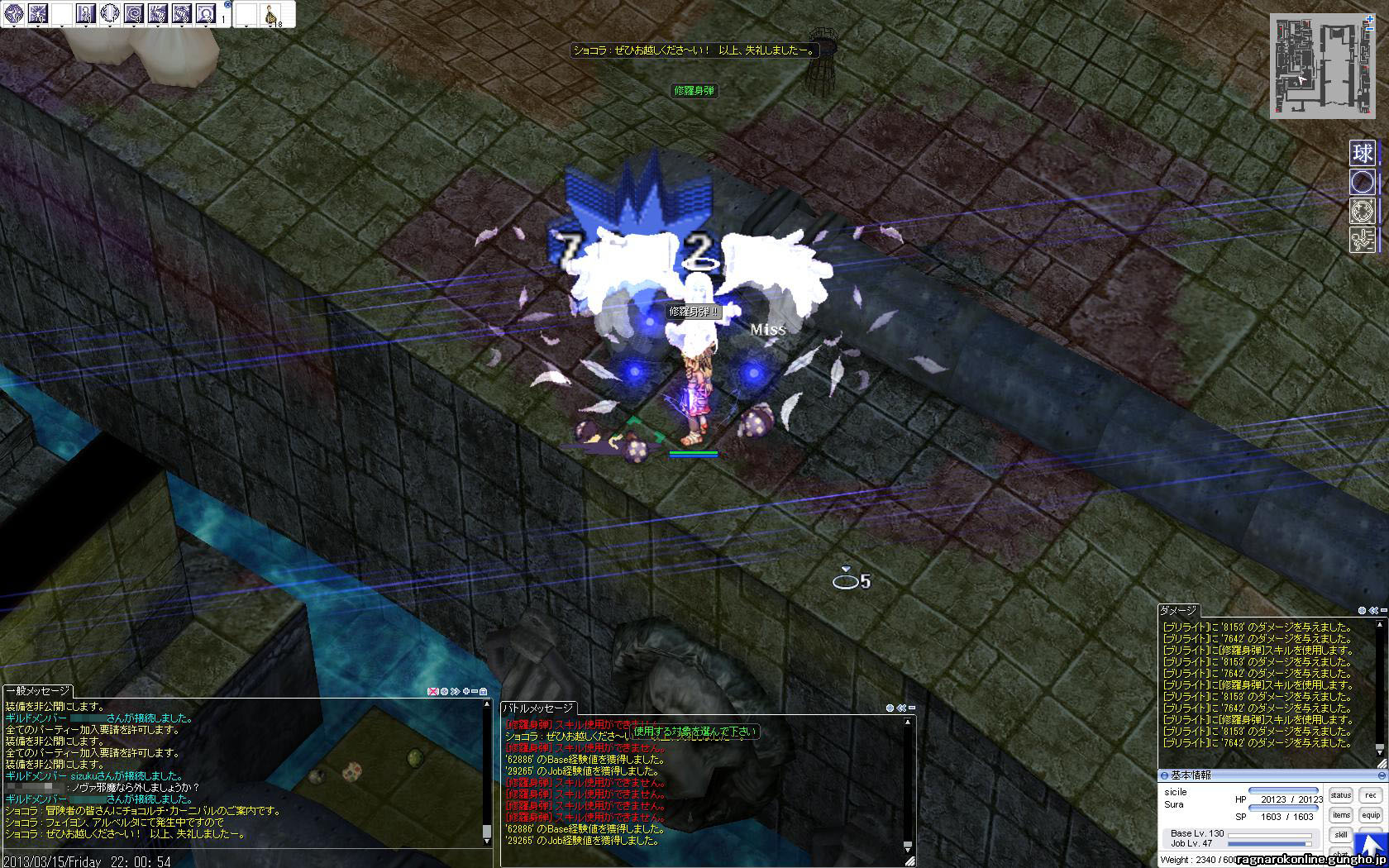Activate the standing figure skill on hotbar

click(x=86, y=13)
